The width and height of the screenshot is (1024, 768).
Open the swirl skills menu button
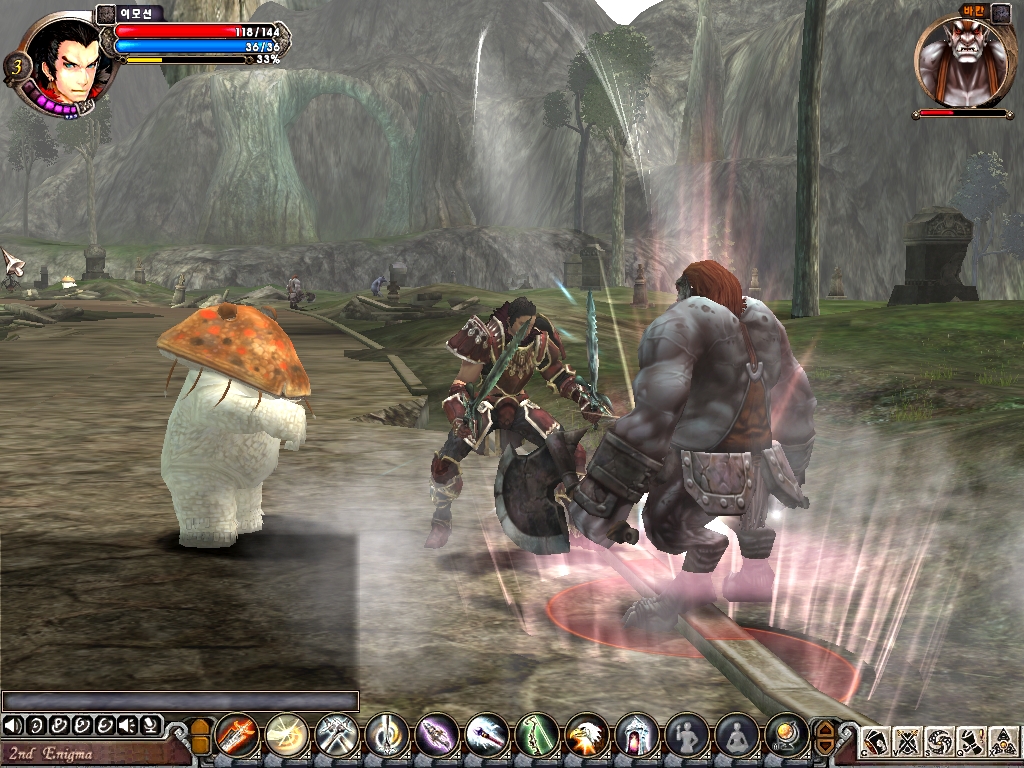pyautogui.click(x=939, y=743)
